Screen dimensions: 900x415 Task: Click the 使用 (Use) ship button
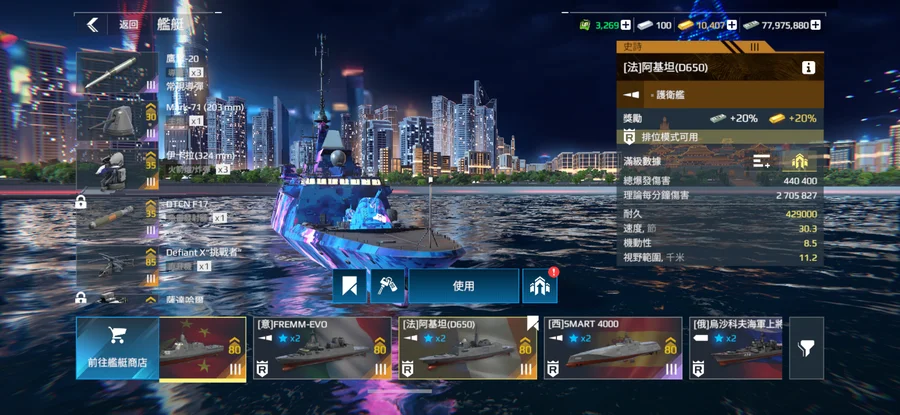point(463,286)
